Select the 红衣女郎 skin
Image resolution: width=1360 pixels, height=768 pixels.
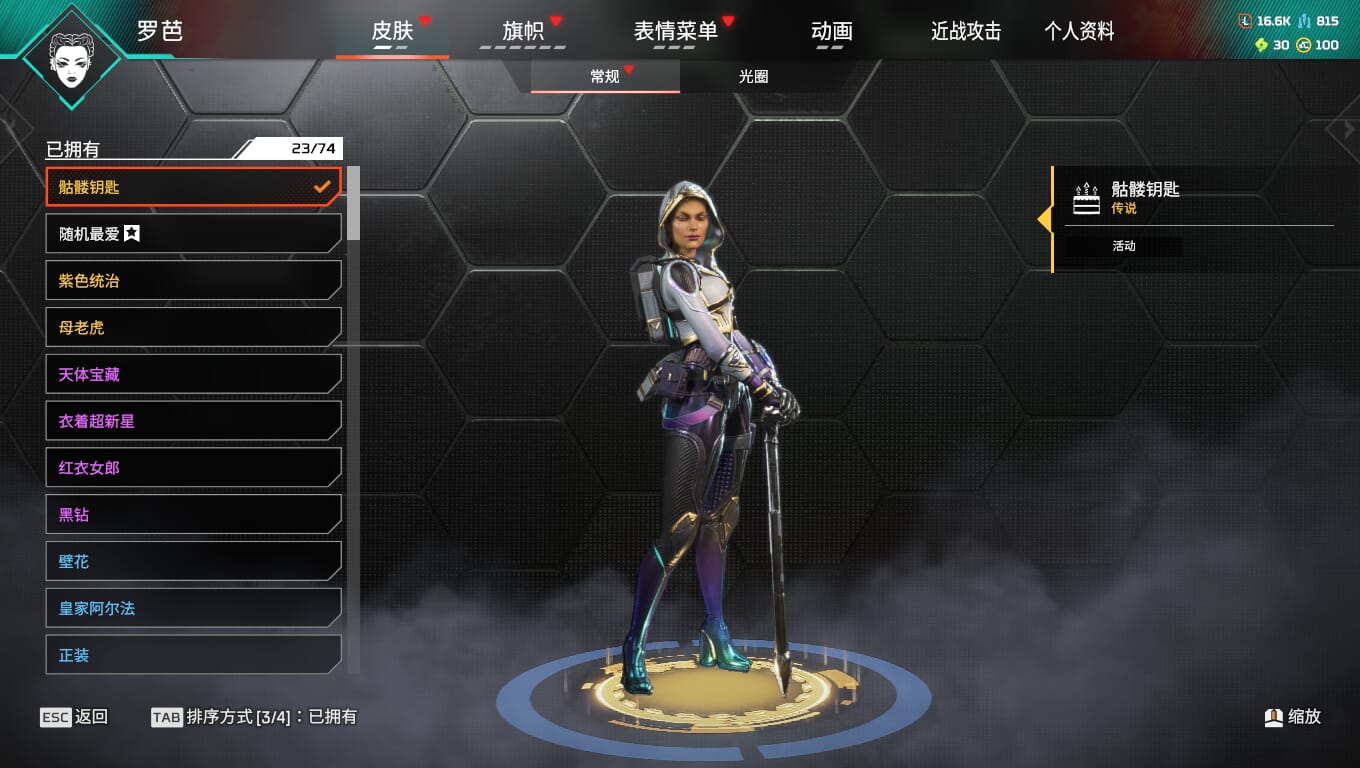pyautogui.click(x=193, y=468)
